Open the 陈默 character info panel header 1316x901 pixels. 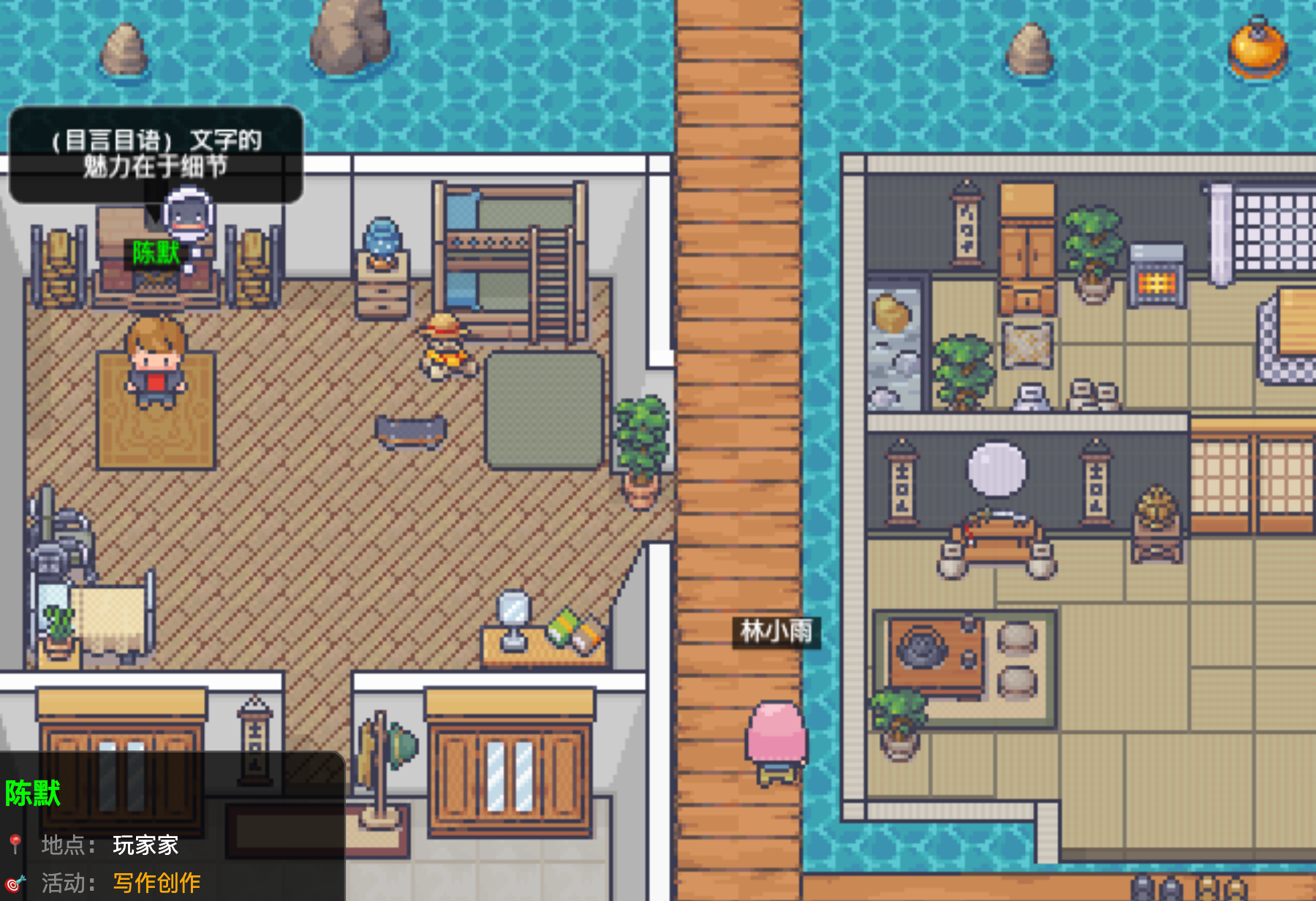point(33,793)
